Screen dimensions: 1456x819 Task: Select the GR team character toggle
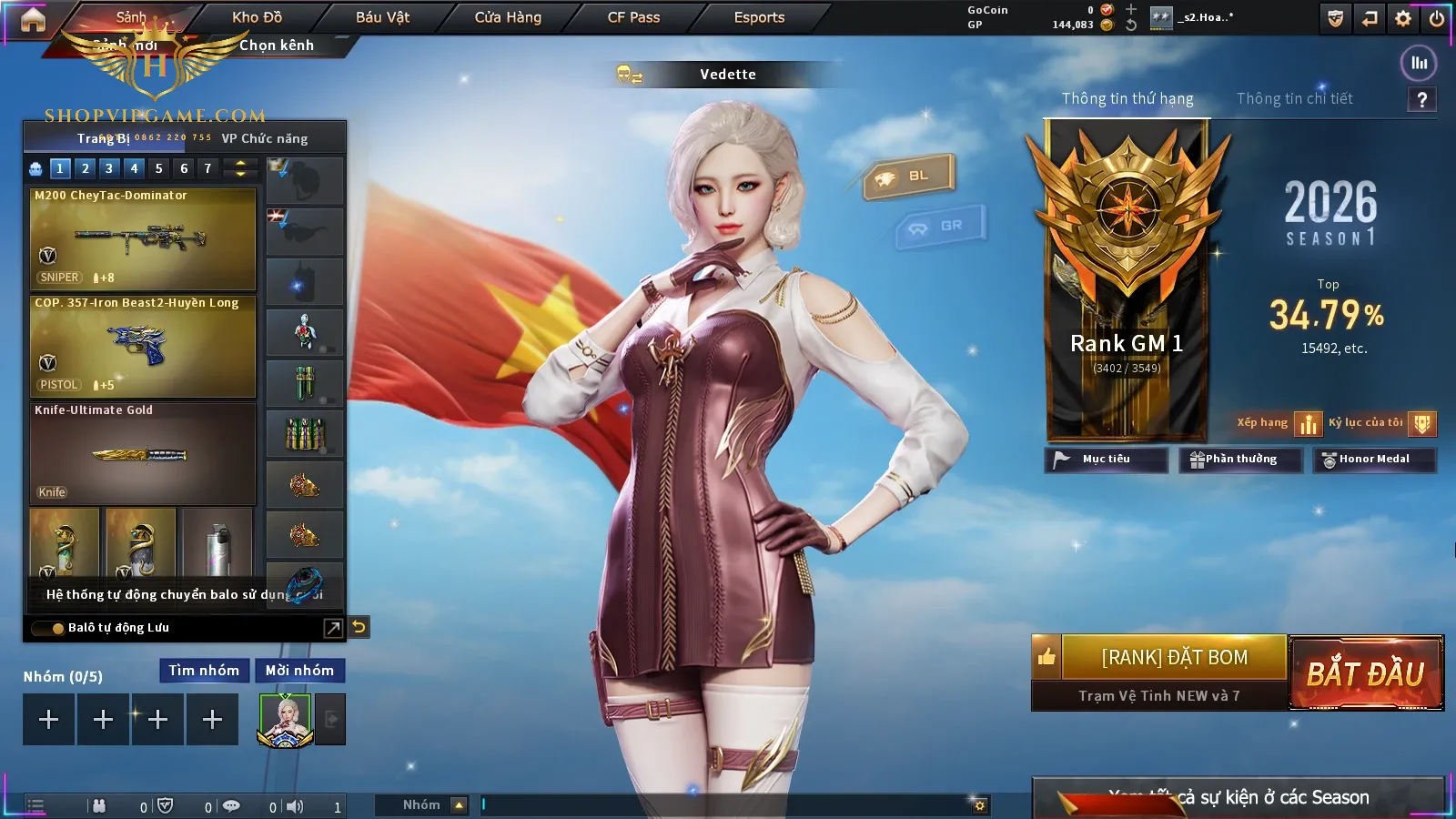point(941,226)
